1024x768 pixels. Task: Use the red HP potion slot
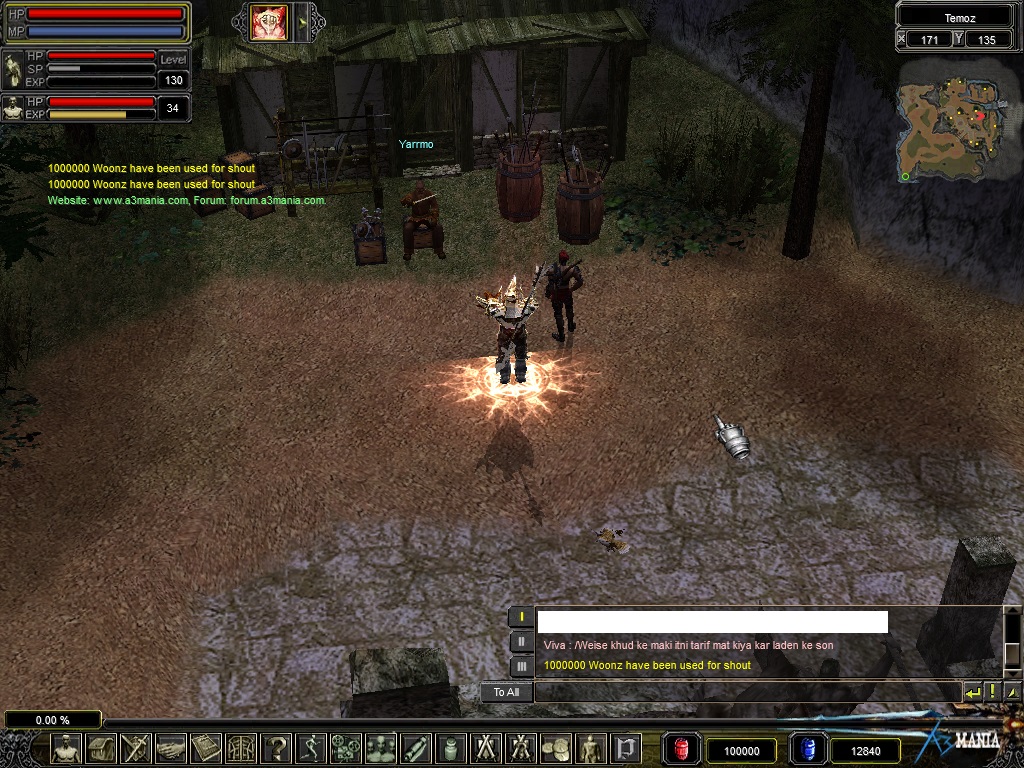pyautogui.click(x=682, y=749)
